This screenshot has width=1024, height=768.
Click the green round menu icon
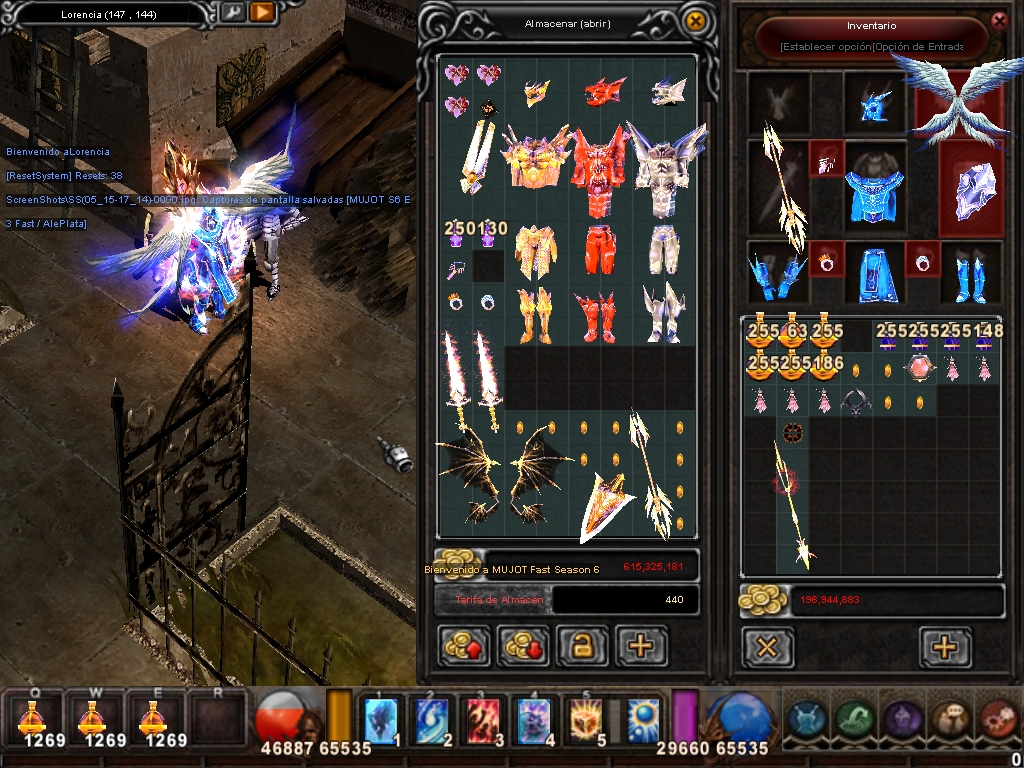coord(853,718)
